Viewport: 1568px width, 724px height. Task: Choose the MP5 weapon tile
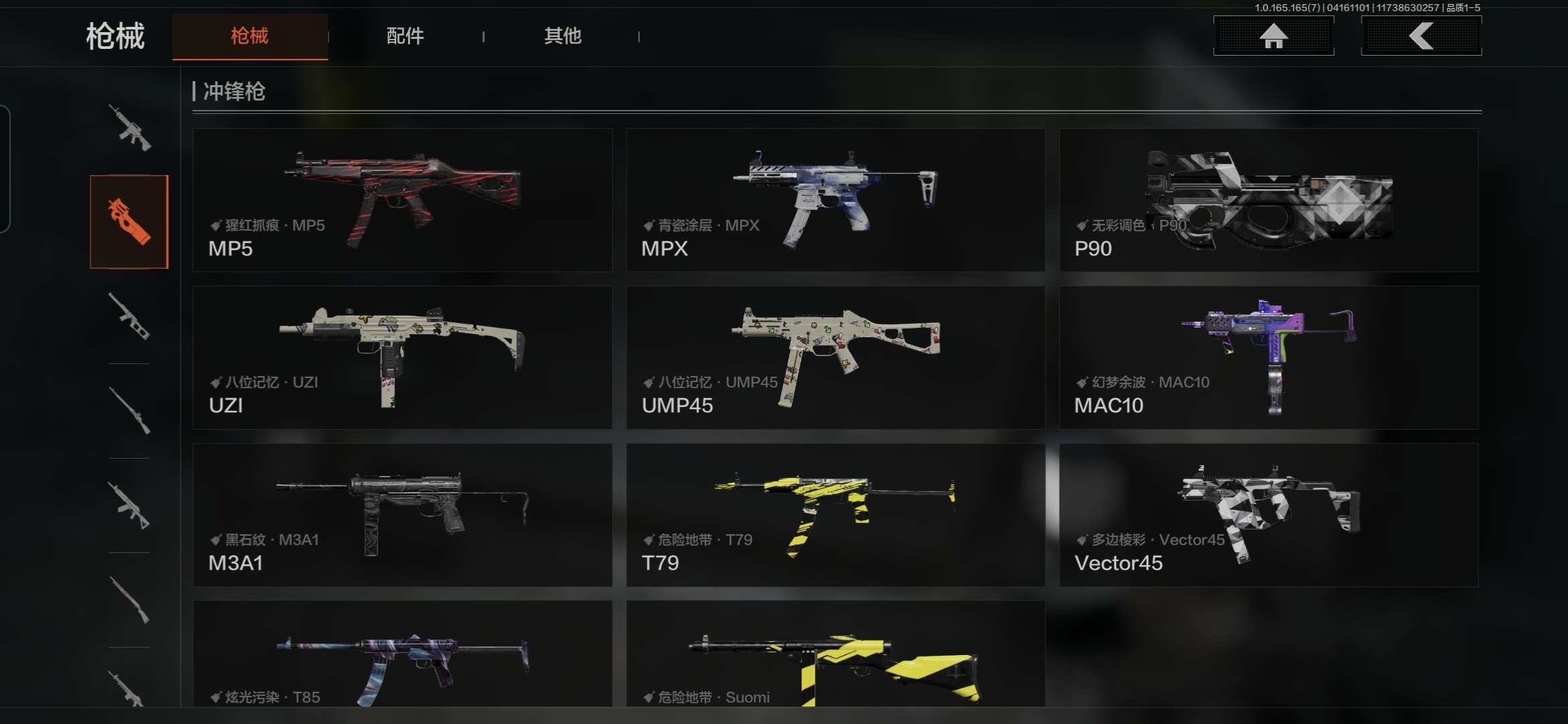[402, 200]
